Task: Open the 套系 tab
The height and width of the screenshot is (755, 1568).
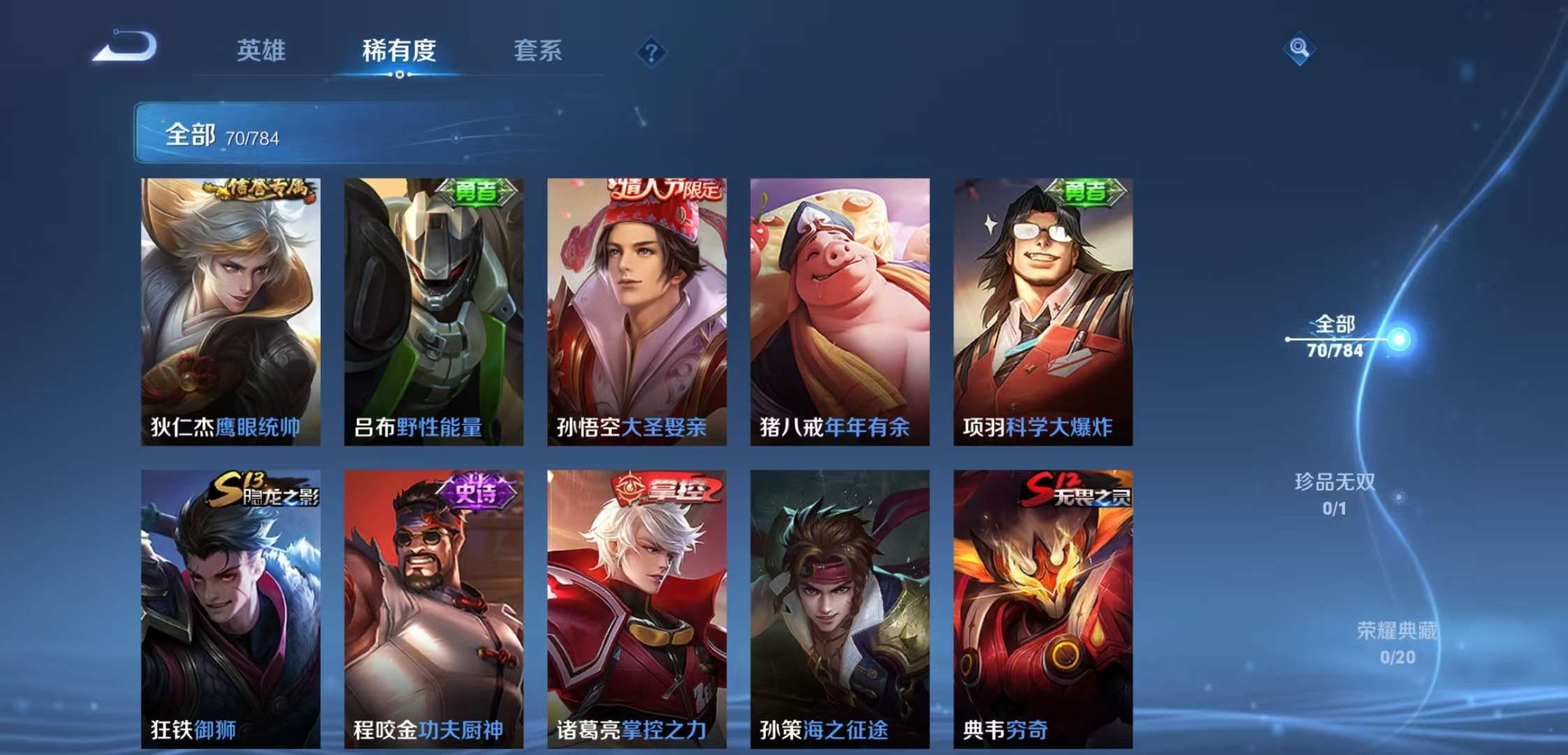Action: click(x=538, y=51)
